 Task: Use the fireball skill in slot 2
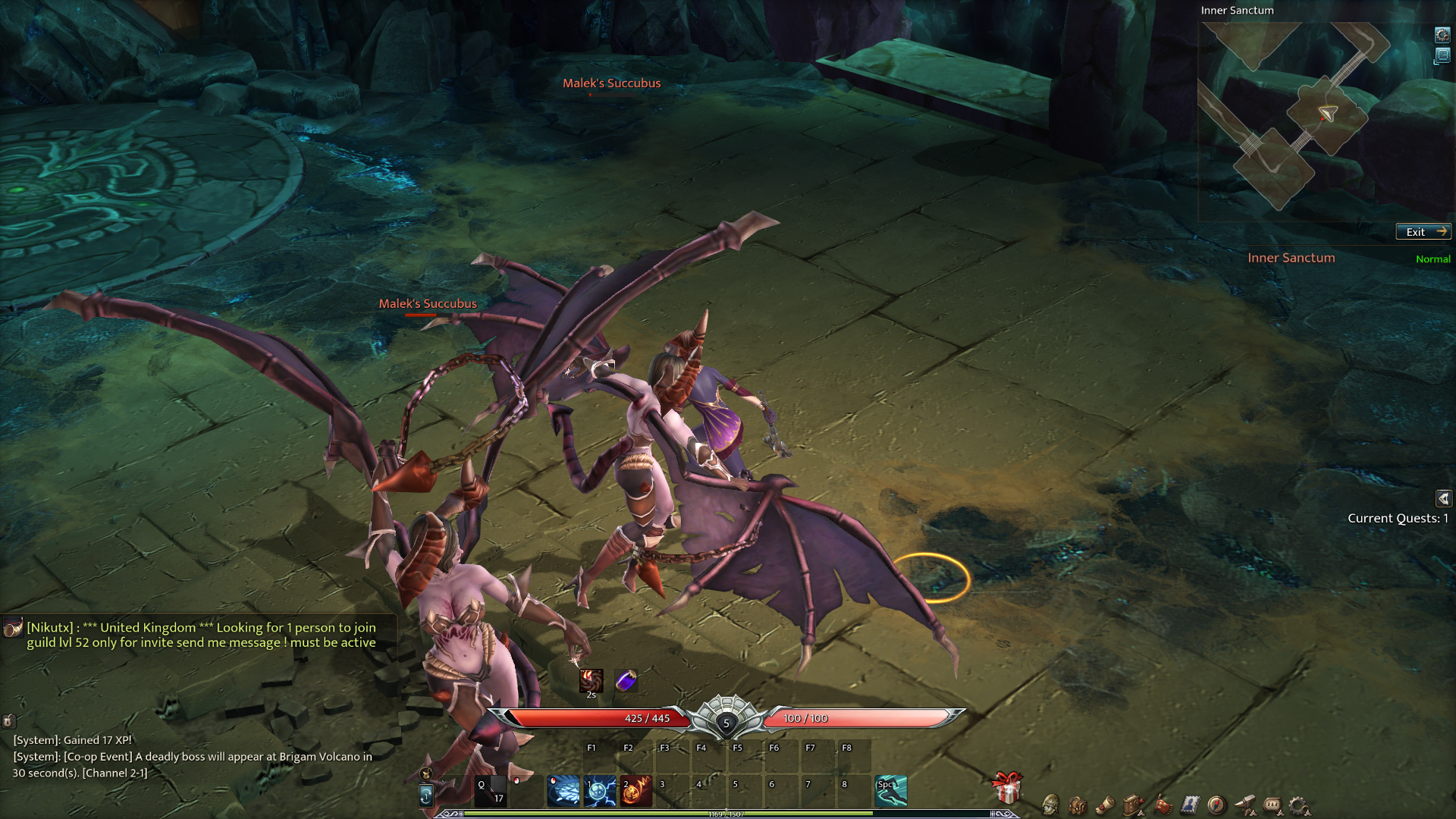pyautogui.click(x=636, y=791)
